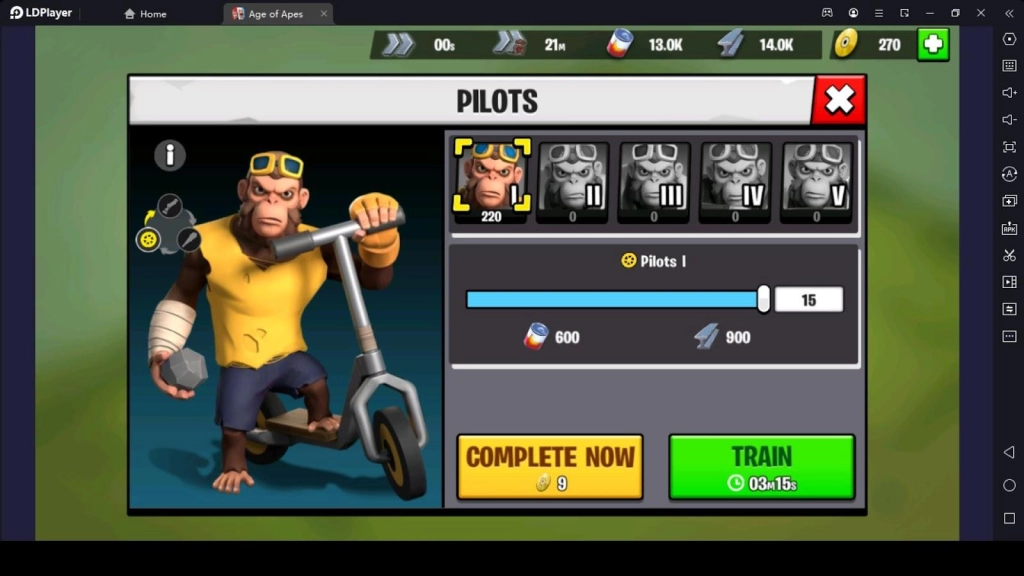Viewport: 1024px width, 576px height.
Task: Start training with the green Train button
Action: click(761, 466)
